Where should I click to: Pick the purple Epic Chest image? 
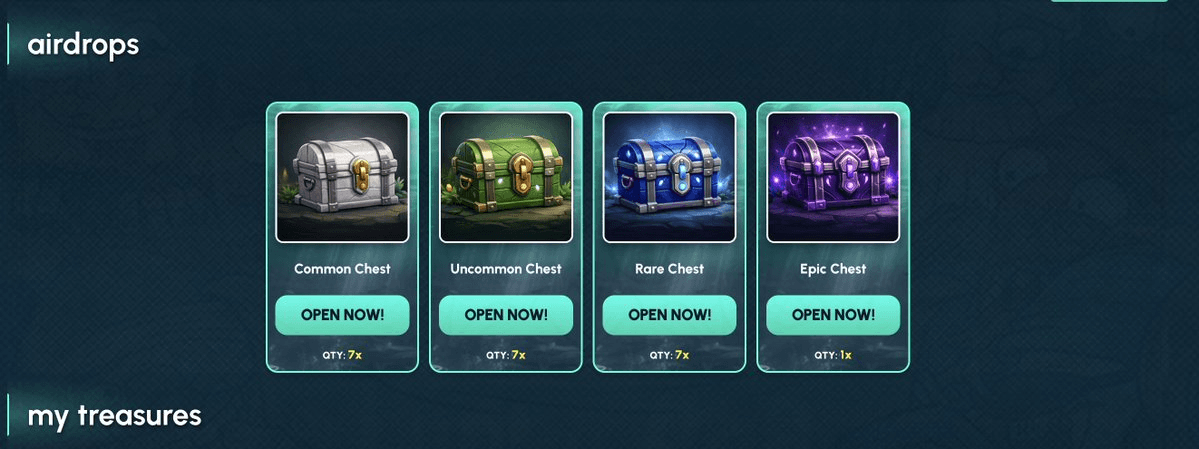[833, 177]
